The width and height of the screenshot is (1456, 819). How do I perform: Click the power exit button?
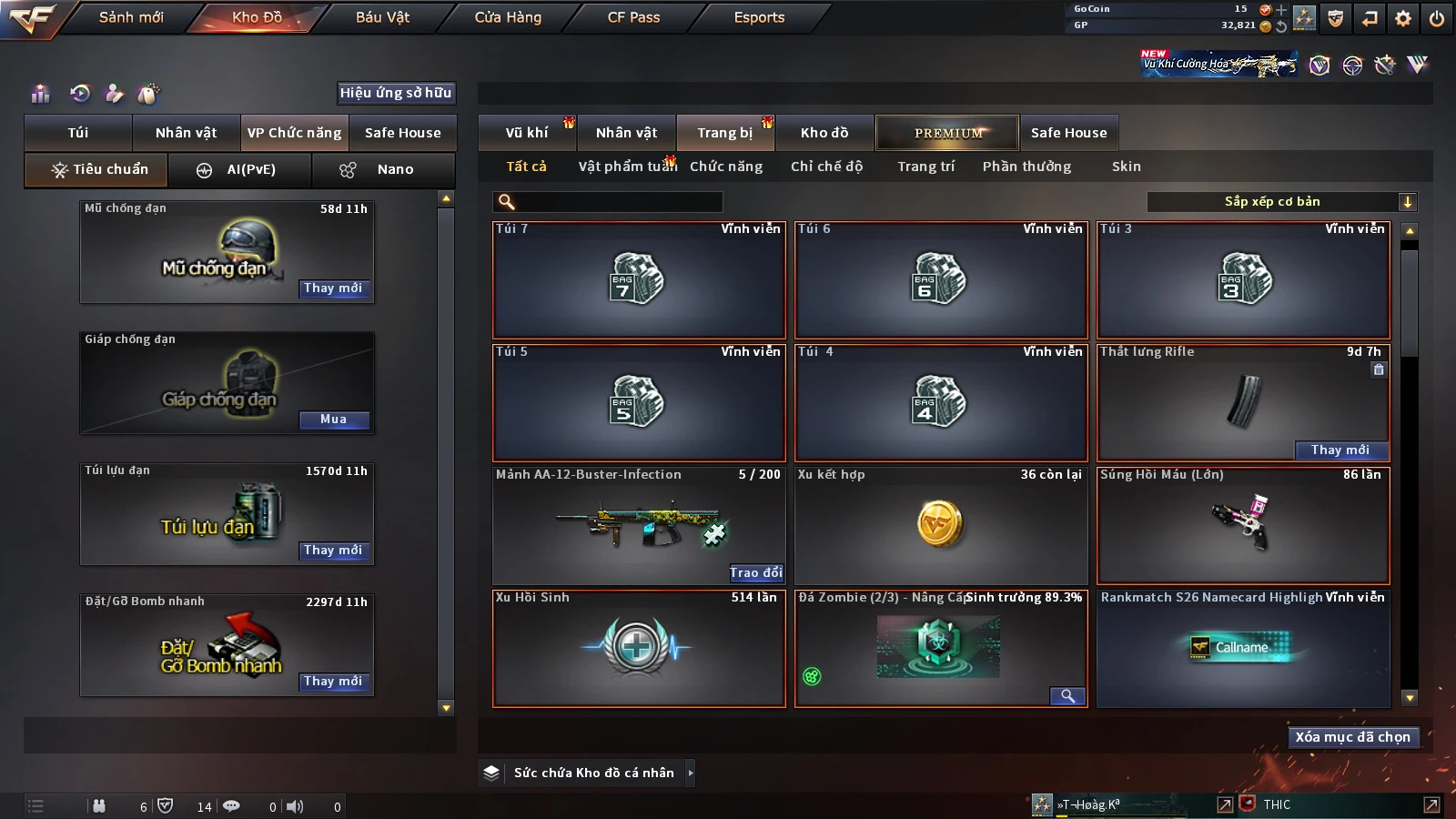1437,18
